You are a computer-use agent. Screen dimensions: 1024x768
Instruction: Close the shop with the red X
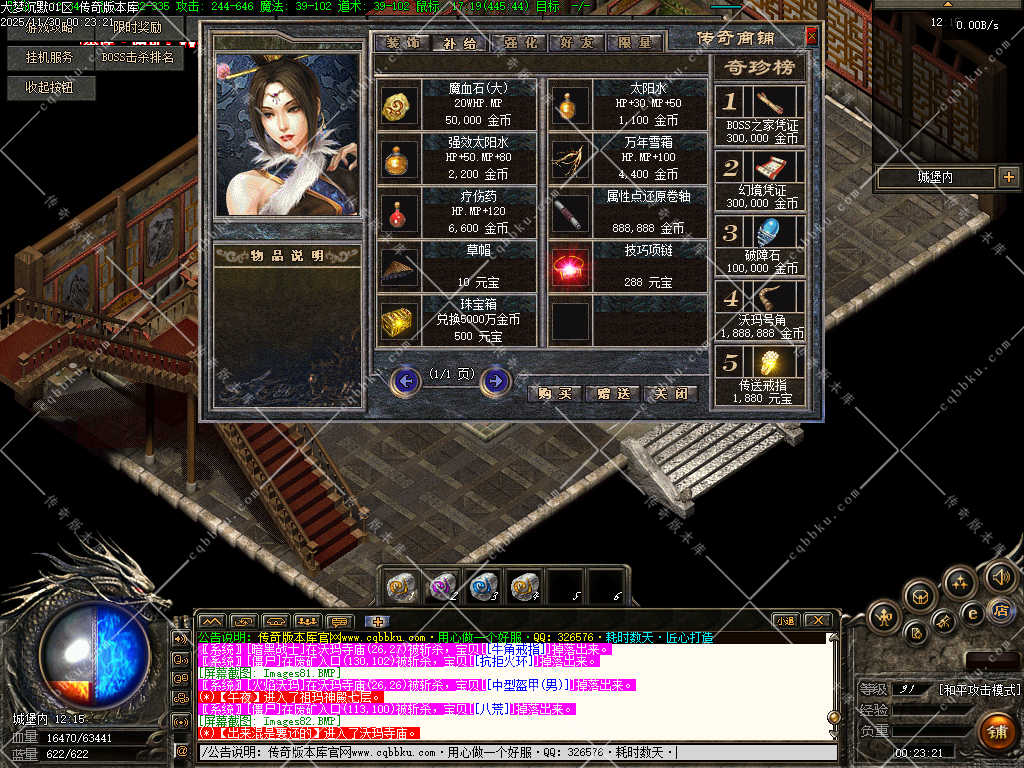coord(811,37)
